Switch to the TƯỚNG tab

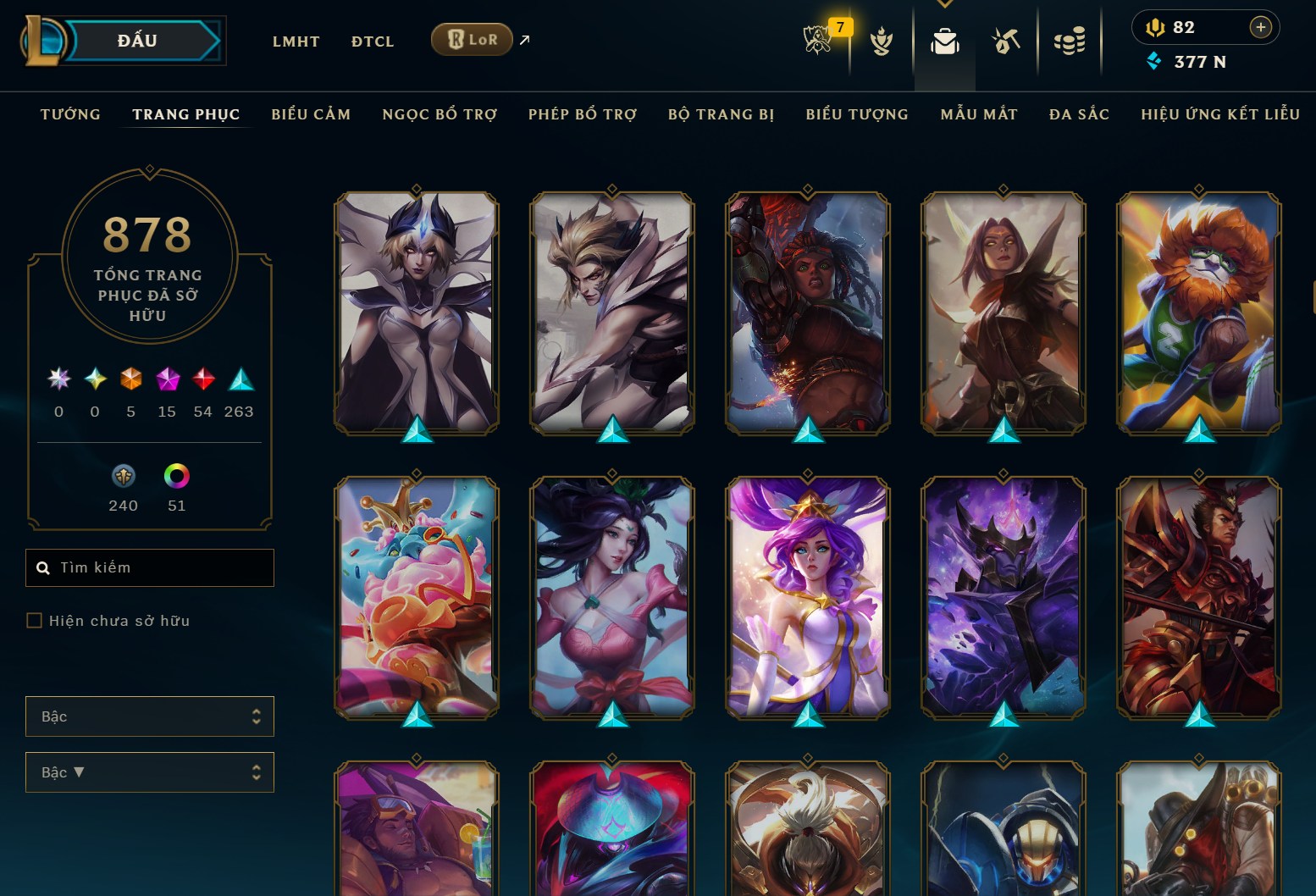69,113
